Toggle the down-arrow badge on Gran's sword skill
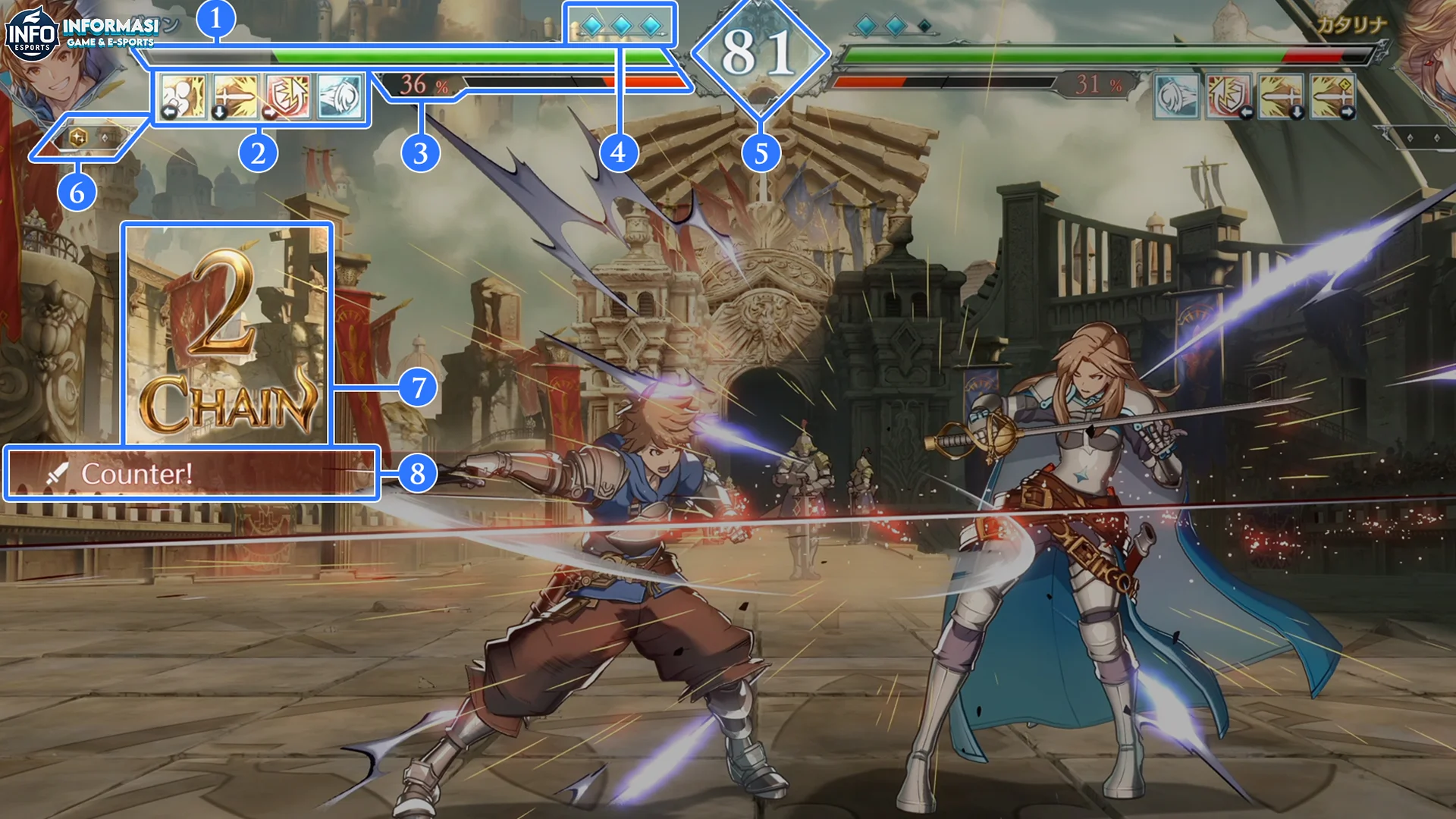 point(220,112)
